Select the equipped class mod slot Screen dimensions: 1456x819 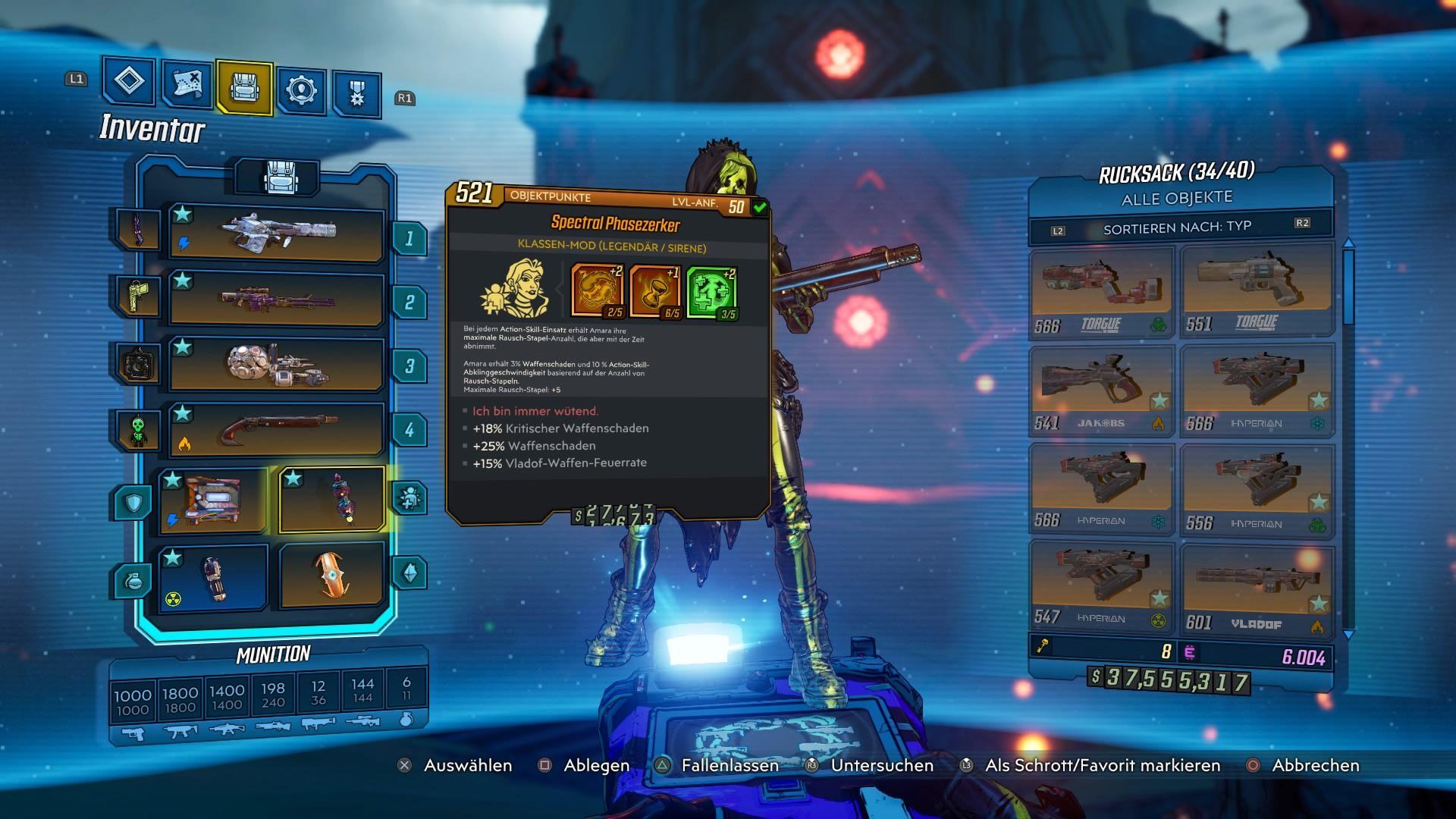pyautogui.click(x=332, y=499)
